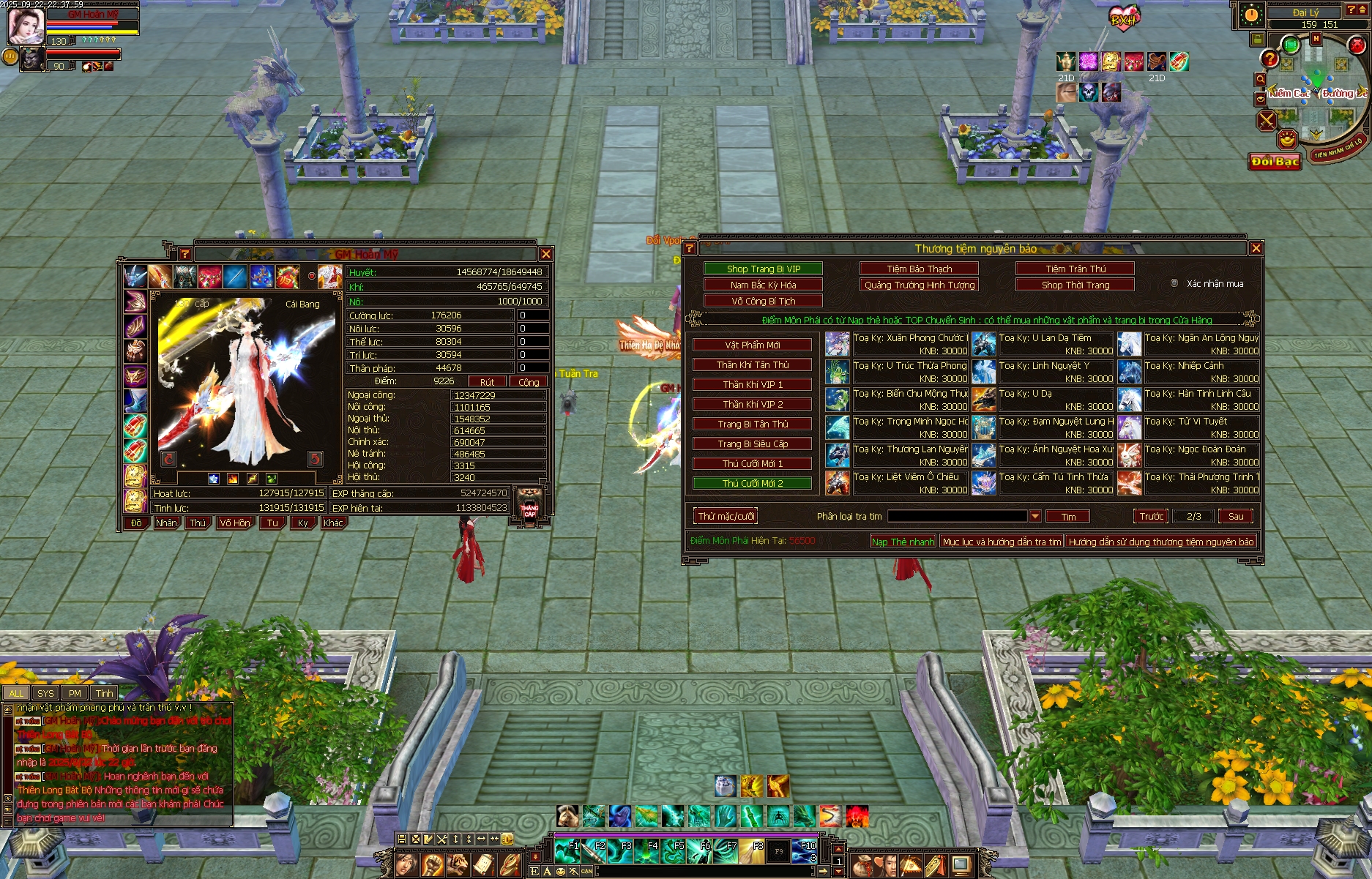Open the Nạp Thẻ nhanh link
The height and width of the screenshot is (879, 1372).
coord(903,542)
